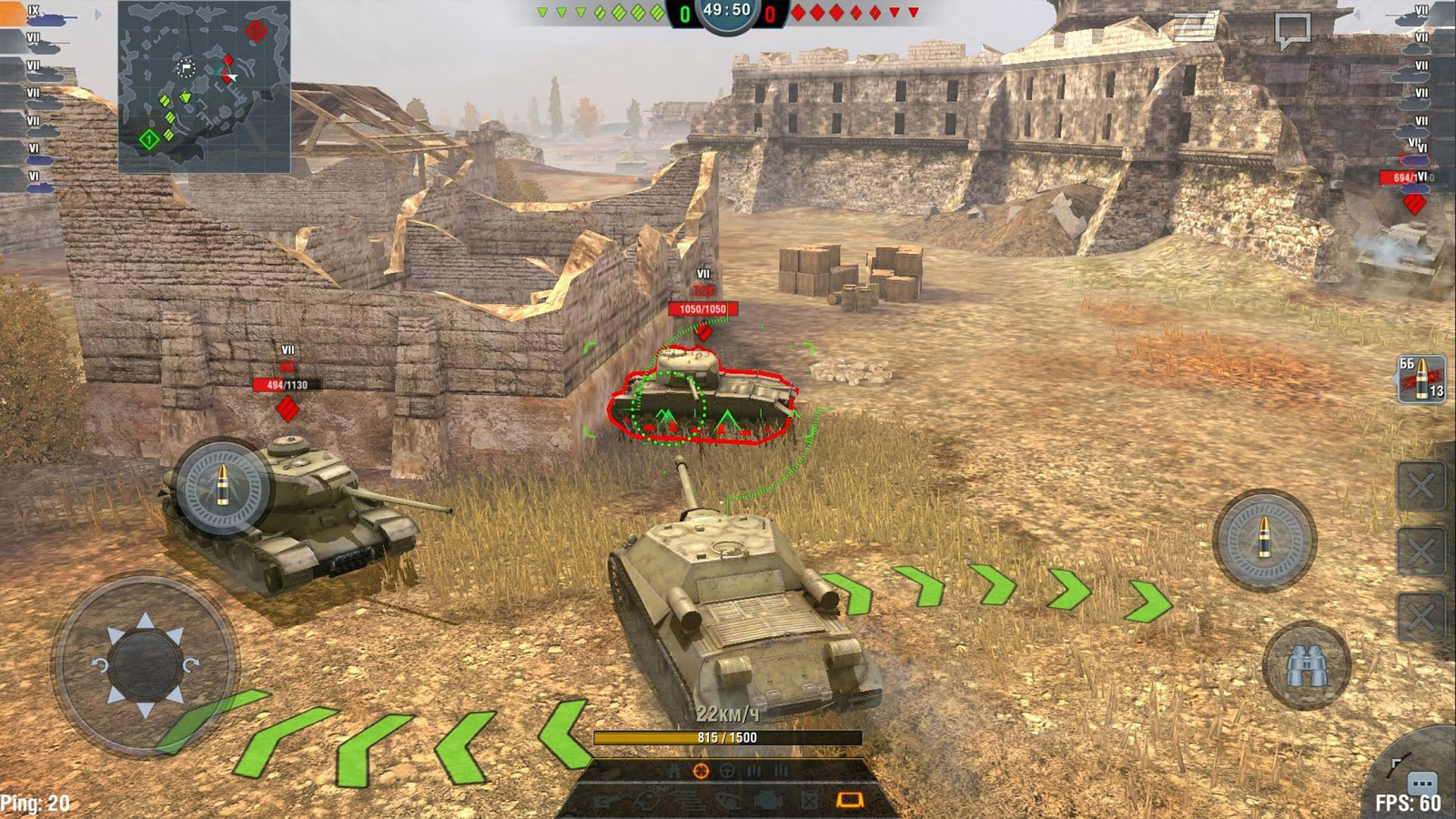Select the orange tracks module status icon
This screenshot has width=1456, height=819.
coord(849,800)
